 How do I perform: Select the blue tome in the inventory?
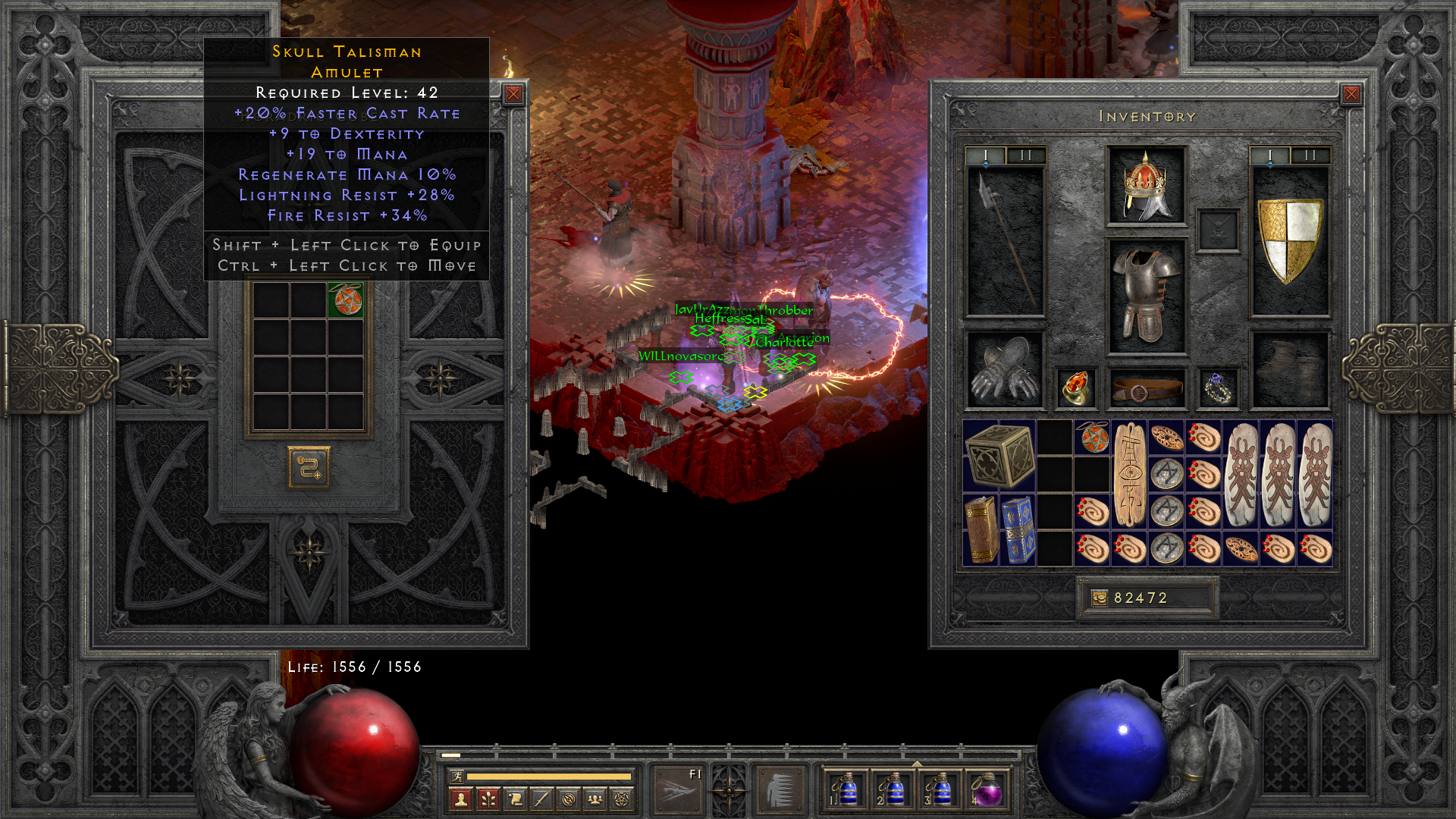click(x=1018, y=530)
